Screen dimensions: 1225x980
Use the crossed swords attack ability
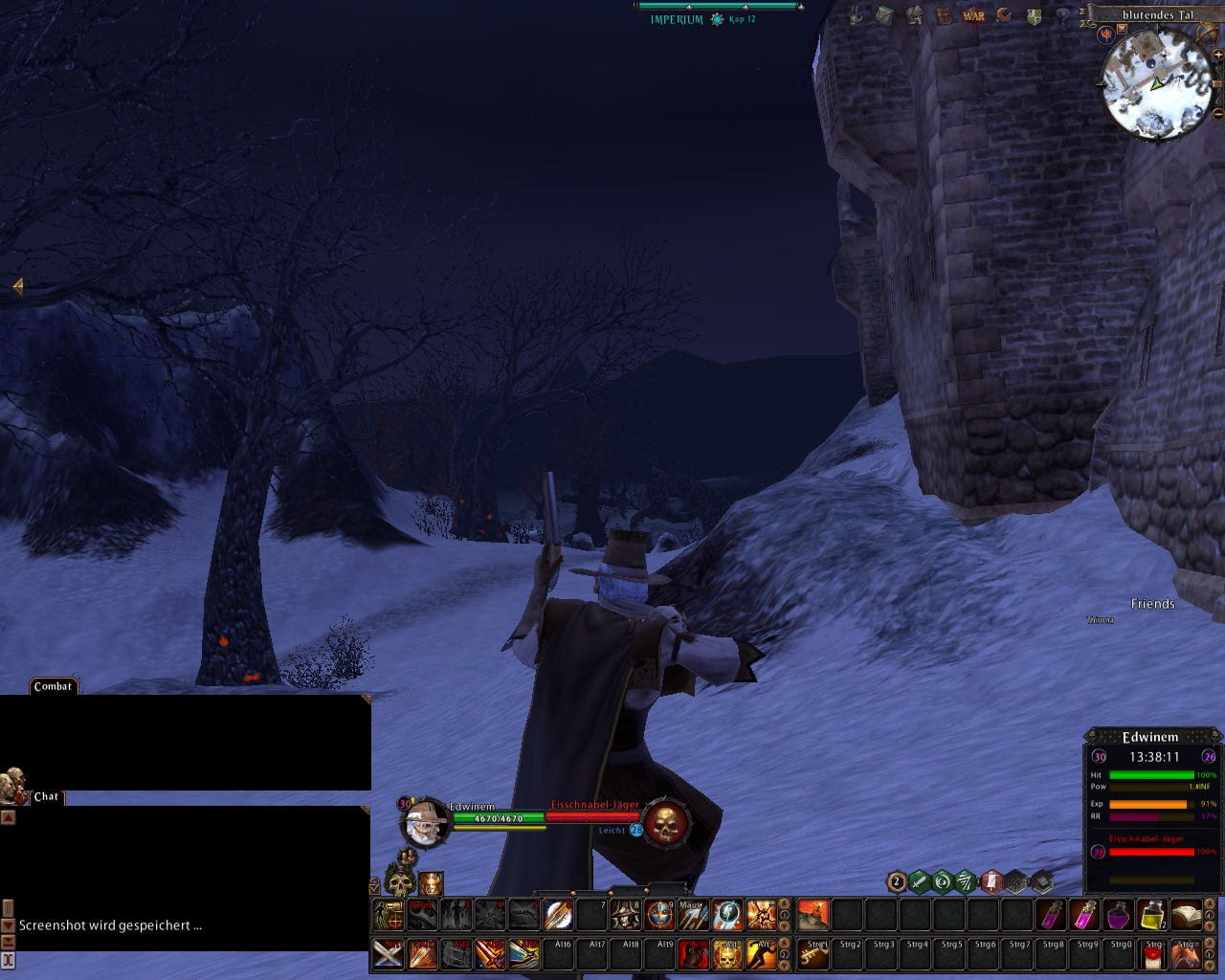[388, 954]
